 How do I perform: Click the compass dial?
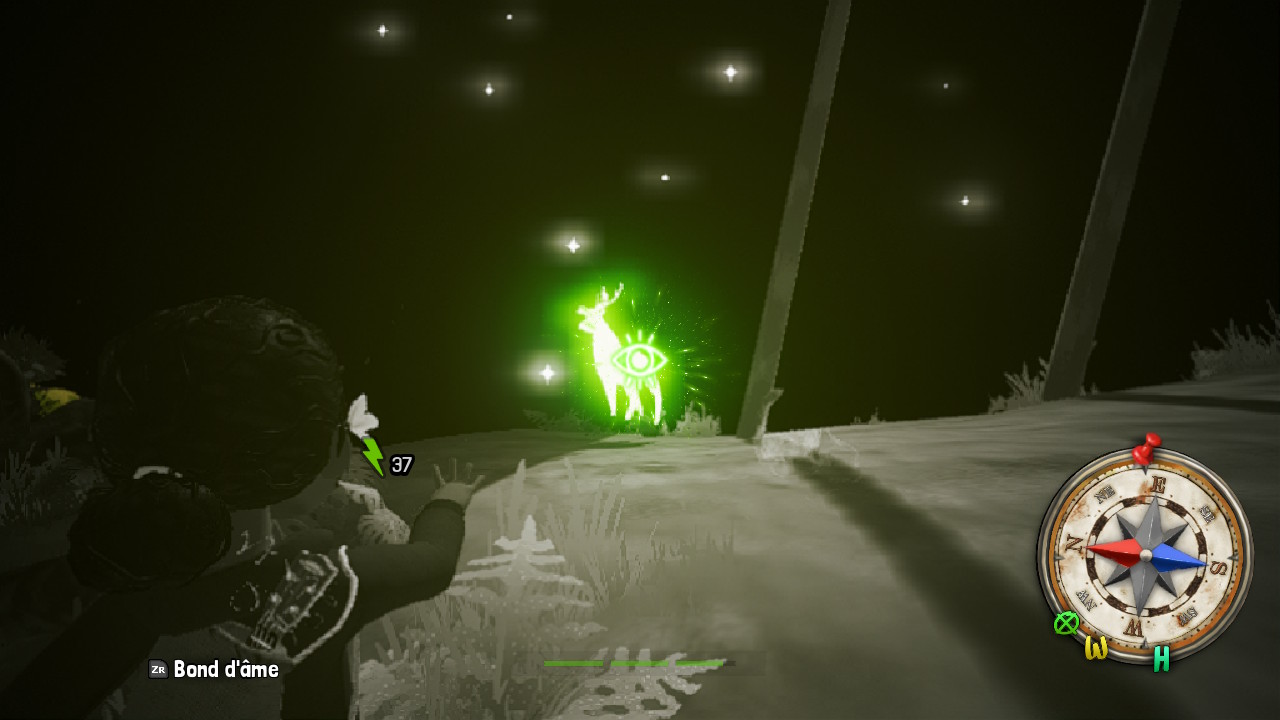point(1145,554)
